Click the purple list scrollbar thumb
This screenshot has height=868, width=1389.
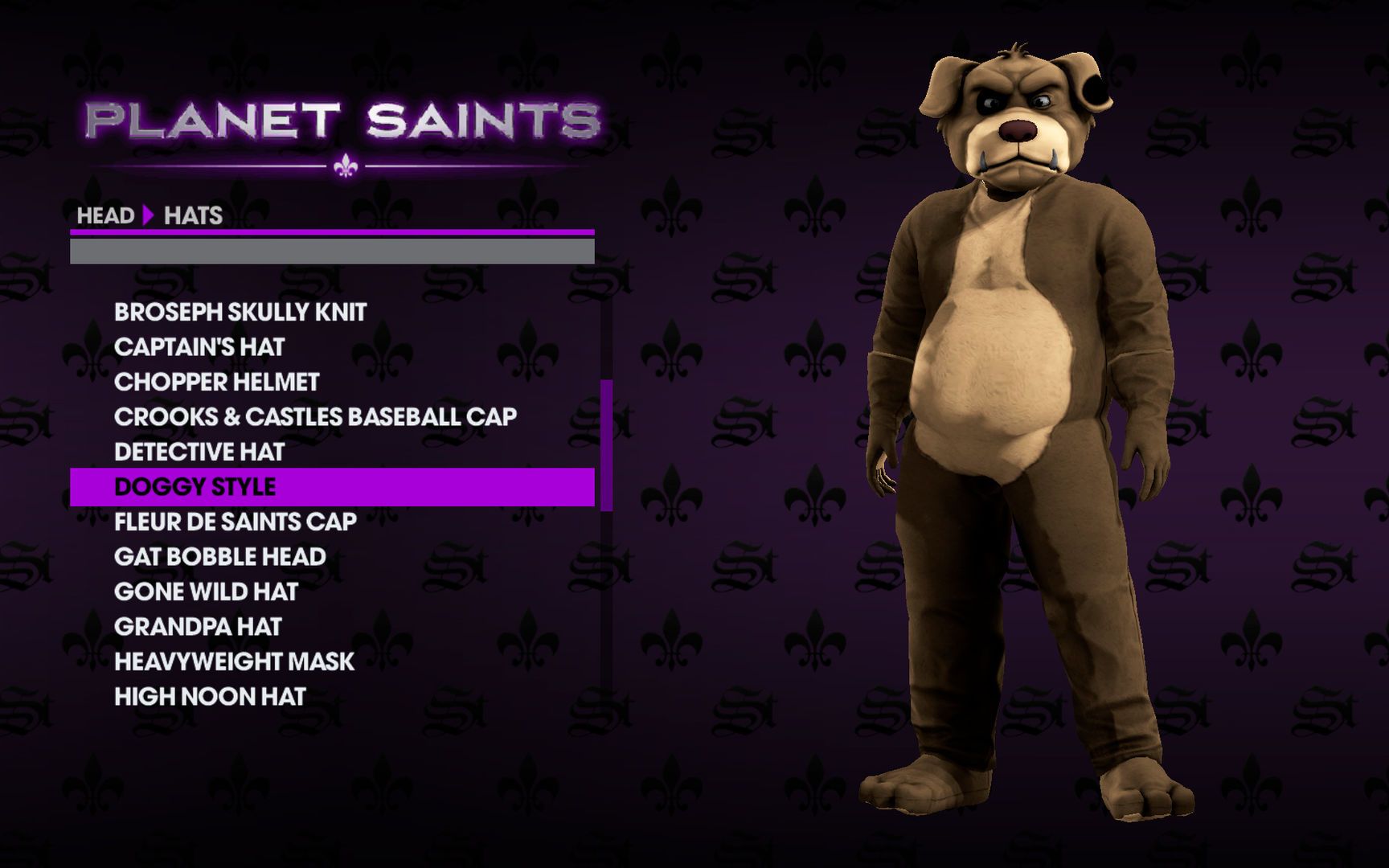tap(606, 445)
